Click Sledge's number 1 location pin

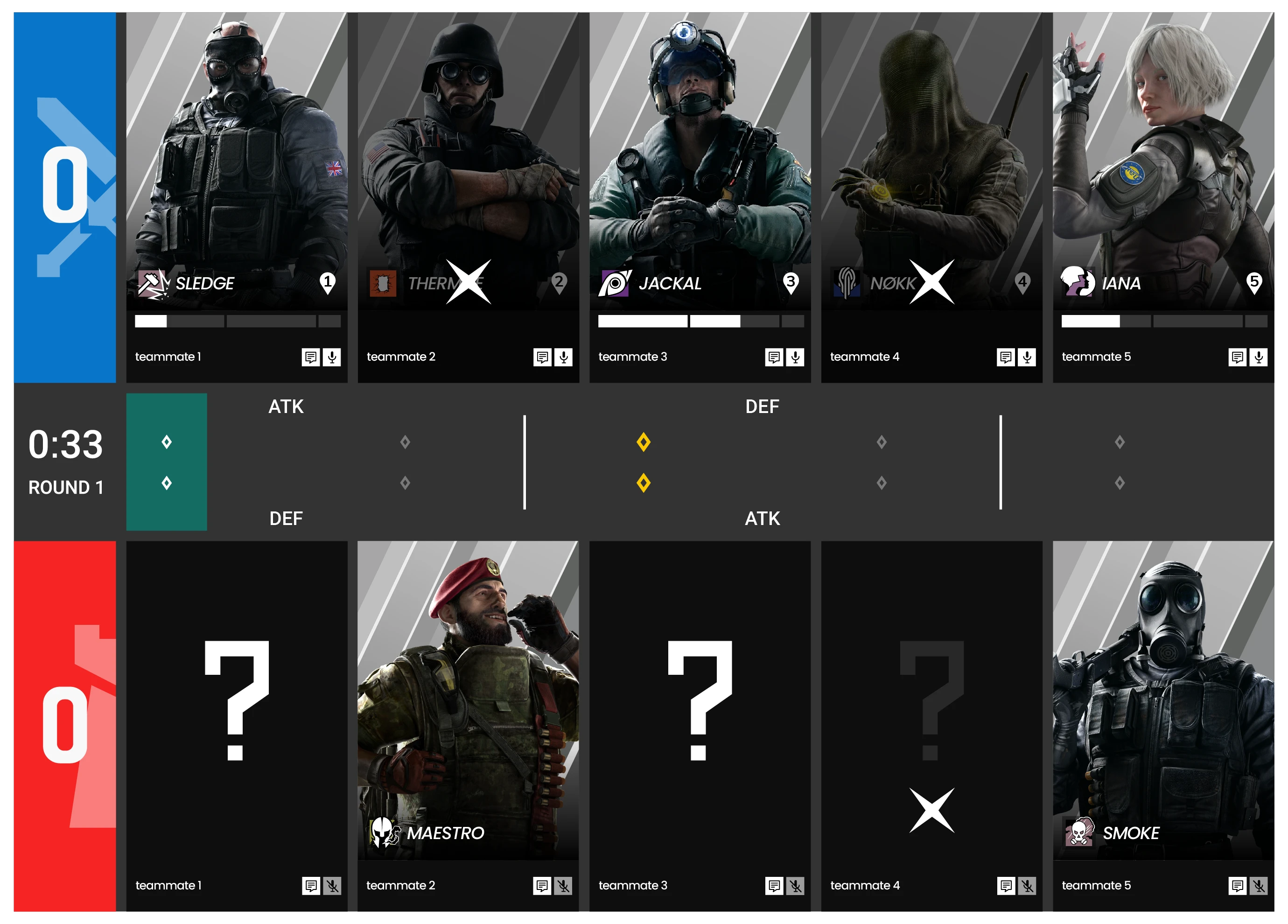(327, 283)
